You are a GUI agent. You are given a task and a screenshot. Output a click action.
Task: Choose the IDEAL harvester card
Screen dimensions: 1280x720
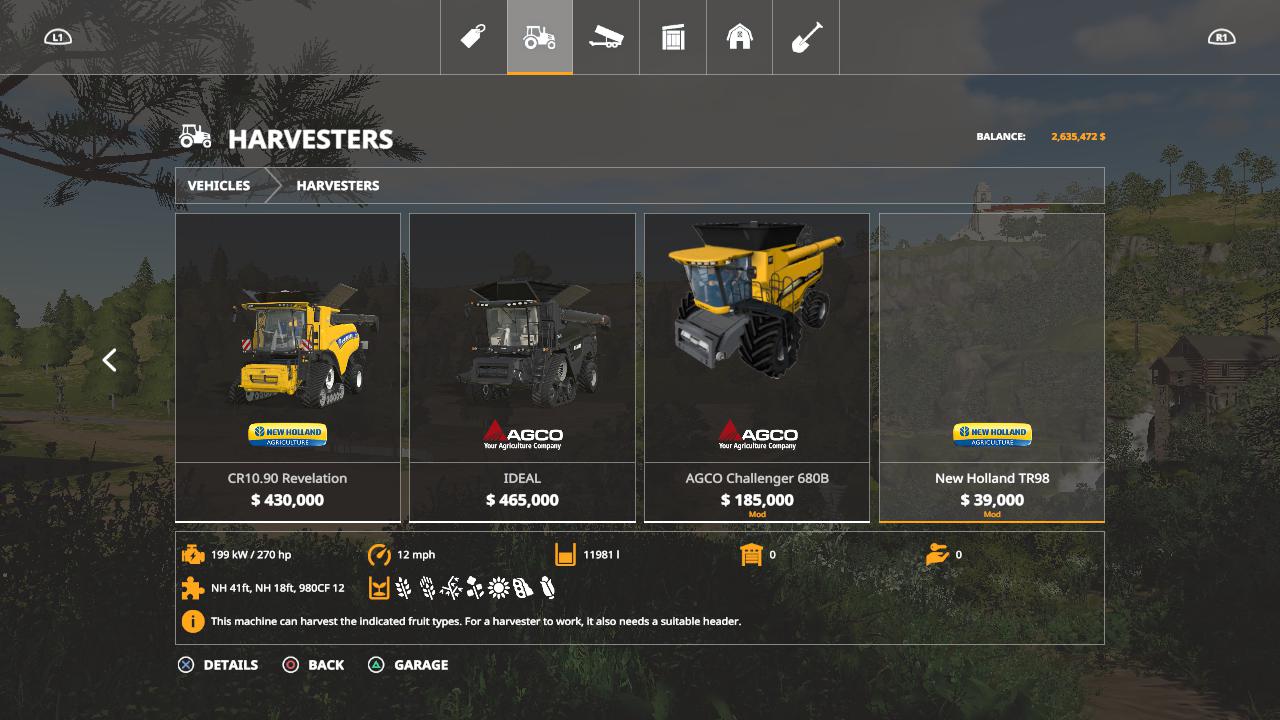pos(522,367)
